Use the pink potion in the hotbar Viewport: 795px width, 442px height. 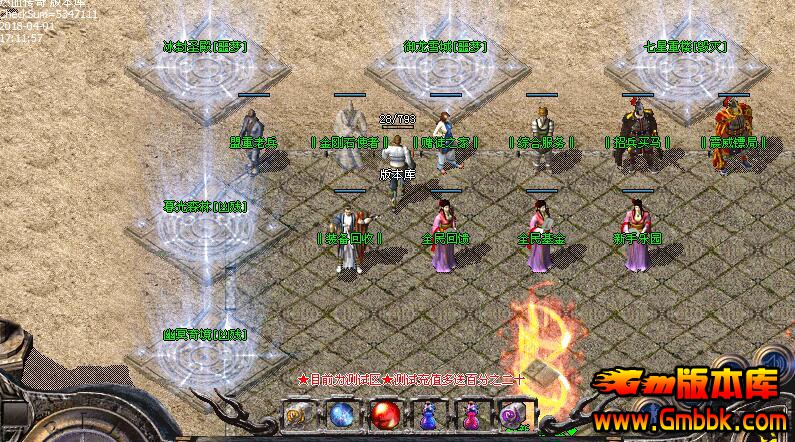coord(470,412)
